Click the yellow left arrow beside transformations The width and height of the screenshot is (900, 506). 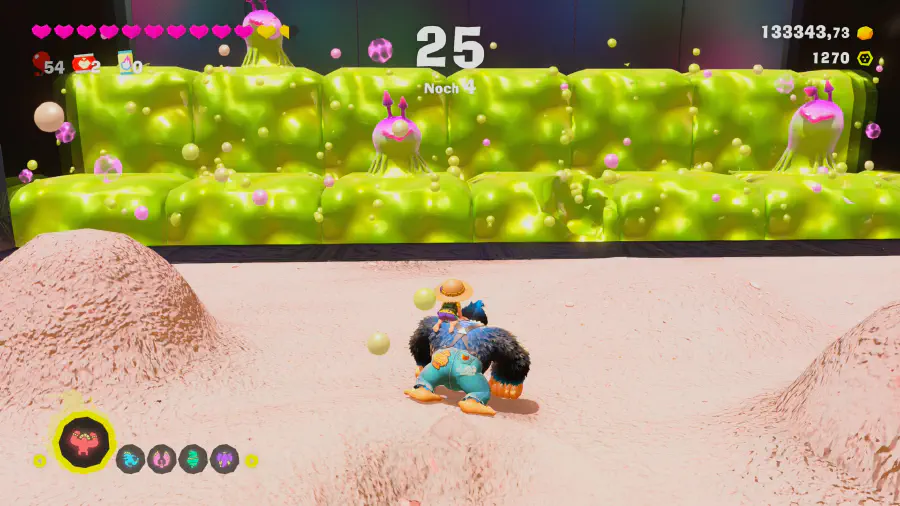(39, 461)
